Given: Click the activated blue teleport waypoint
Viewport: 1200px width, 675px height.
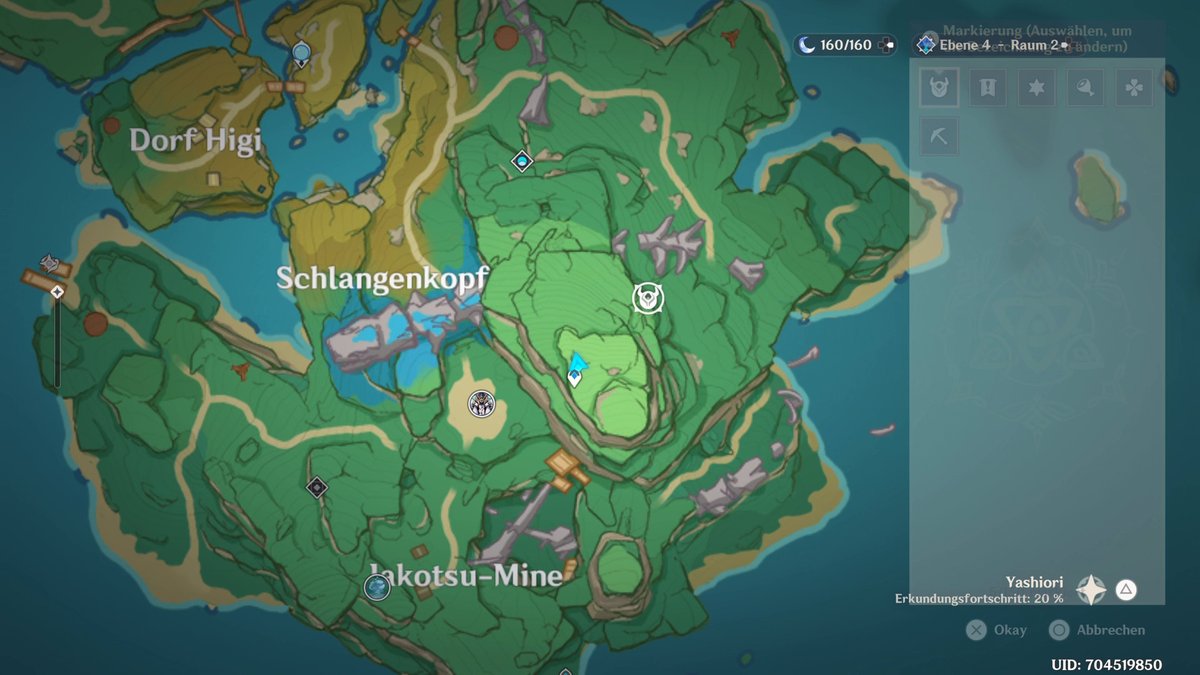Looking at the screenshot, I should 522,160.
